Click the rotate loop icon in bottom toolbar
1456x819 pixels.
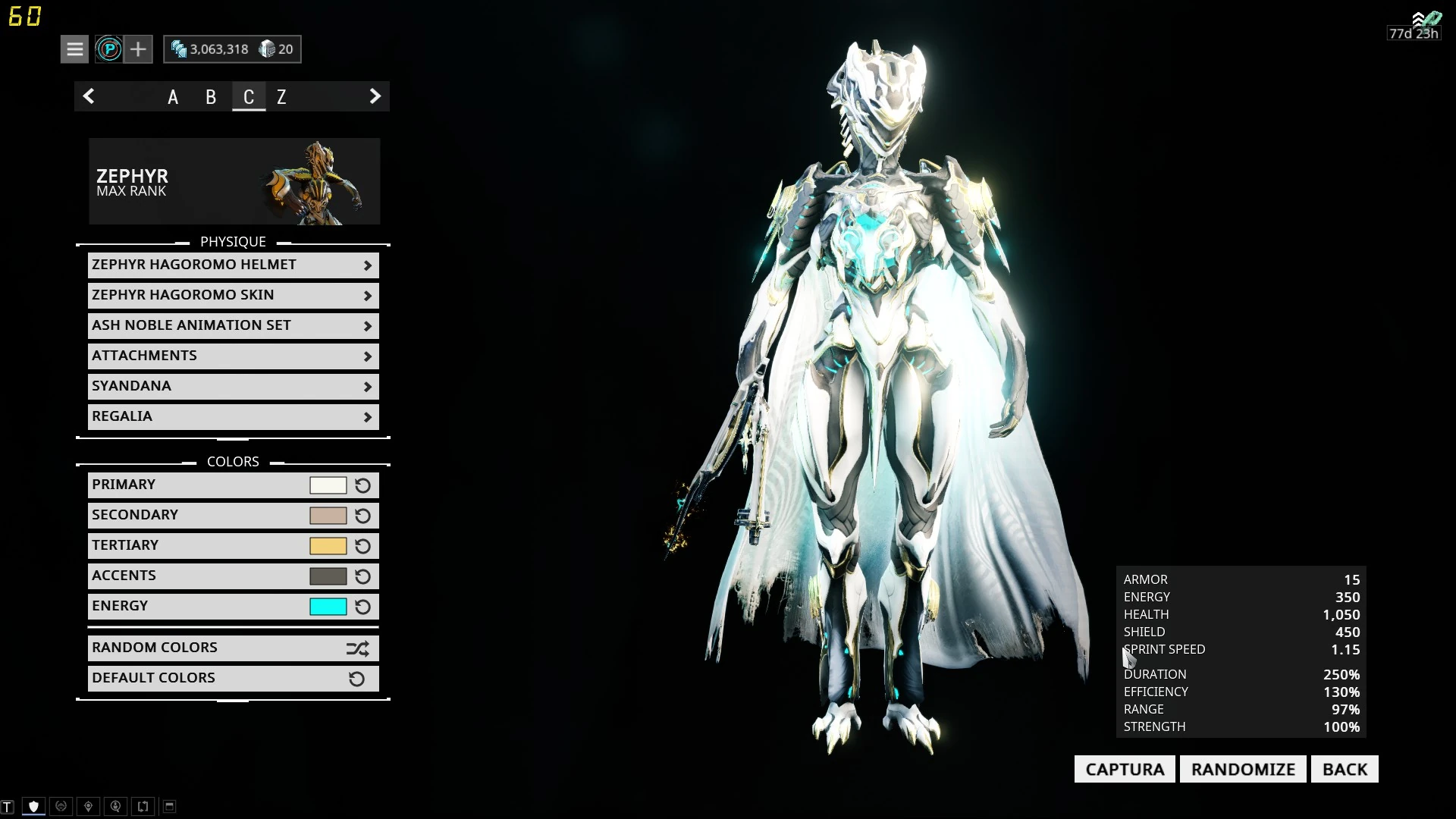[x=142, y=806]
